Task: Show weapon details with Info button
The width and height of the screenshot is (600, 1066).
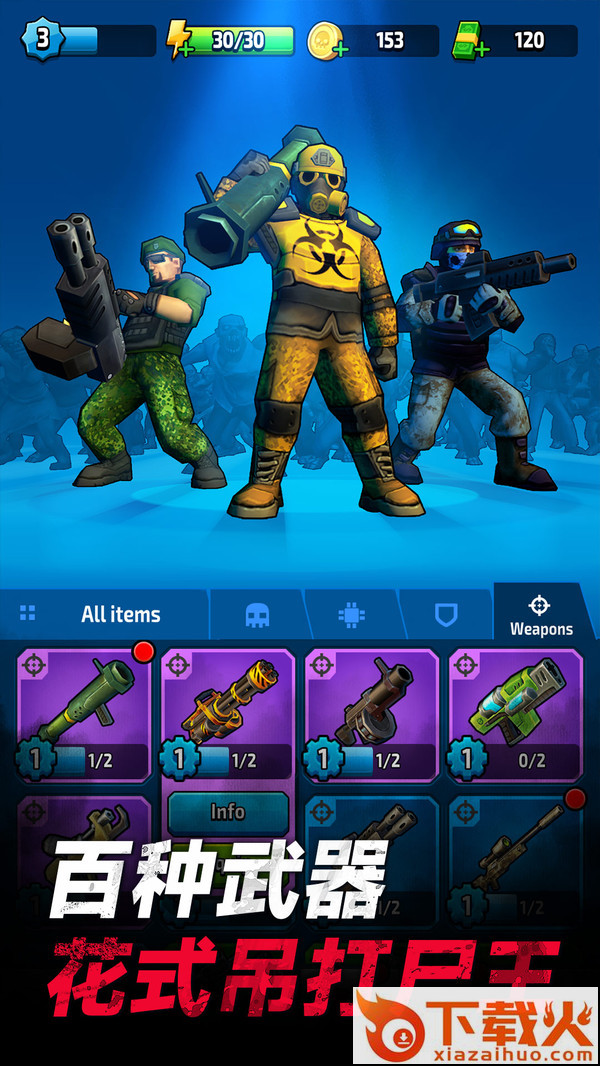Action: (x=228, y=812)
